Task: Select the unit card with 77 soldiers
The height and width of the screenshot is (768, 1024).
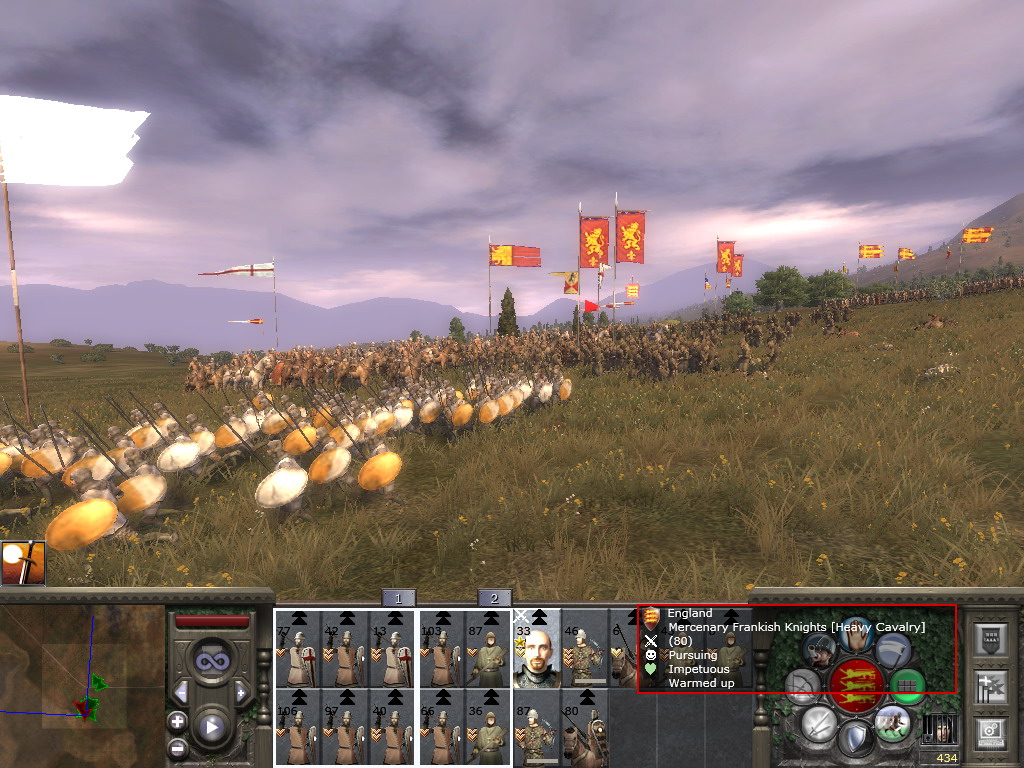Action: click(297, 649)
